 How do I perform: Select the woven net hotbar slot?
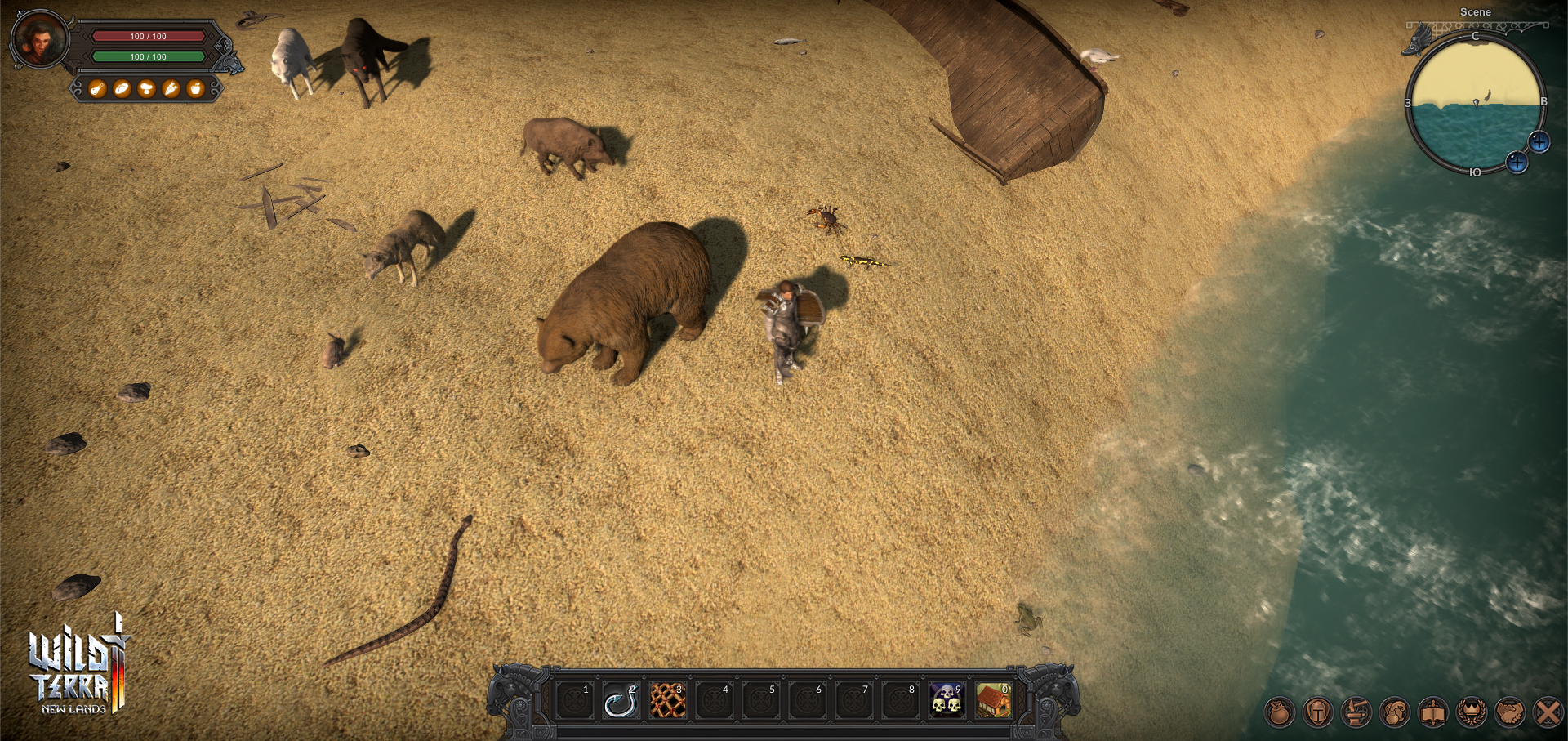667,701
